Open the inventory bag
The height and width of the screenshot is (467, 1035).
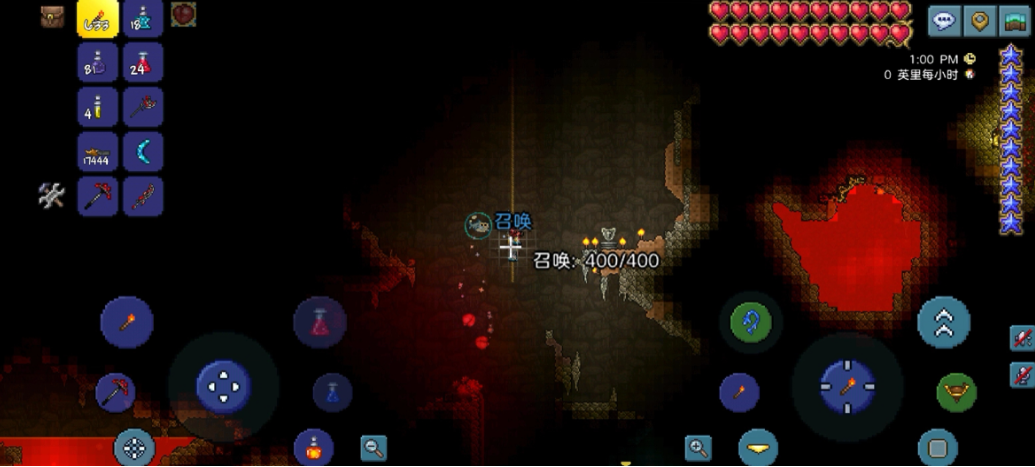53,16
